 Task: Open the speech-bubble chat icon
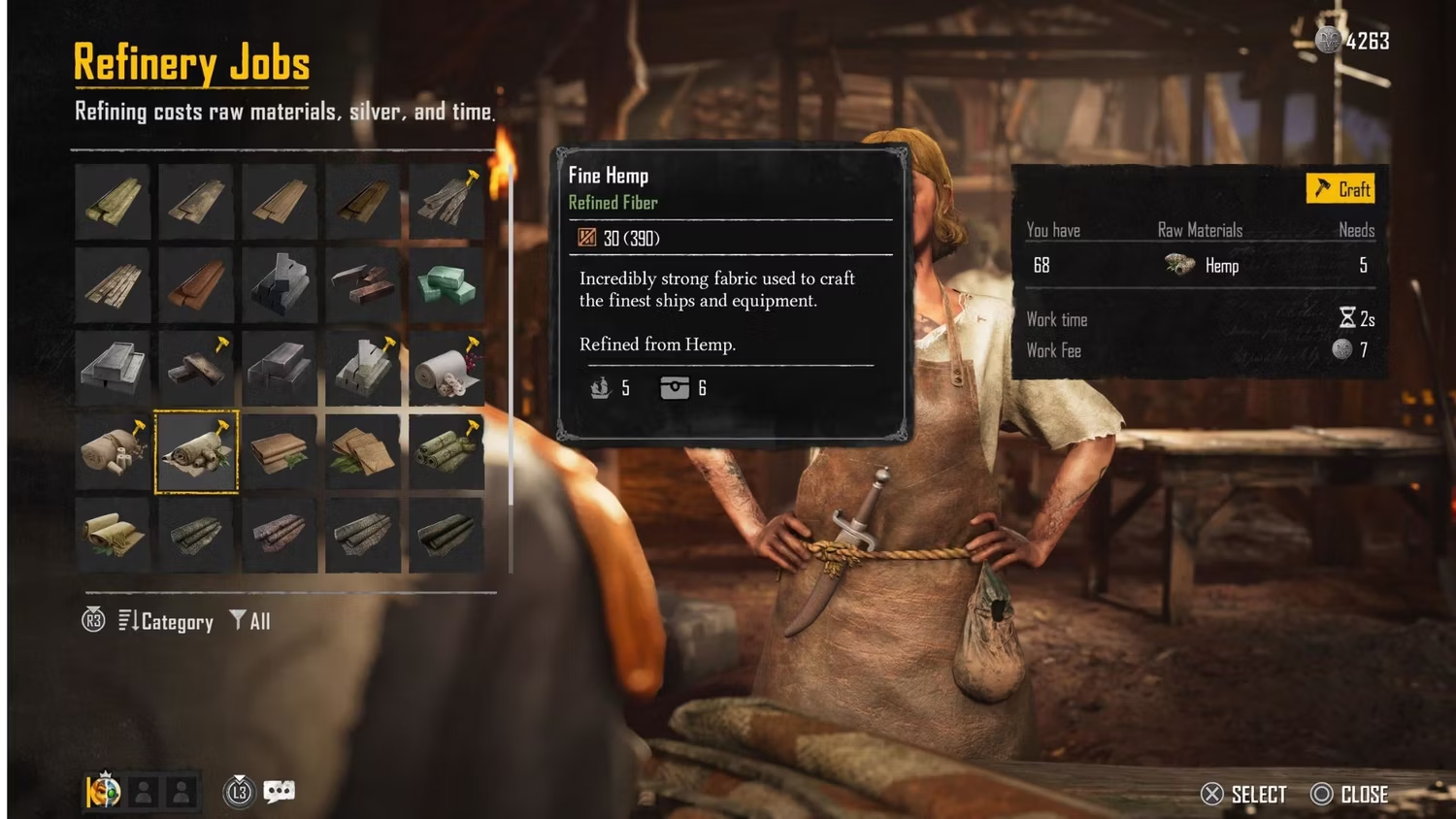point(279,792)
